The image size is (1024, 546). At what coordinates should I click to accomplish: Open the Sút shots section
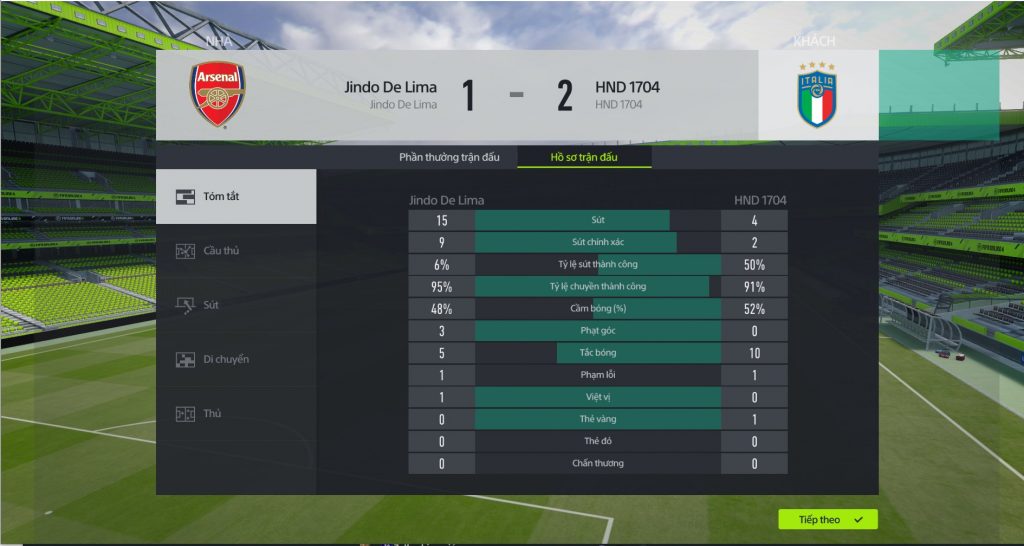pos(236,305)
